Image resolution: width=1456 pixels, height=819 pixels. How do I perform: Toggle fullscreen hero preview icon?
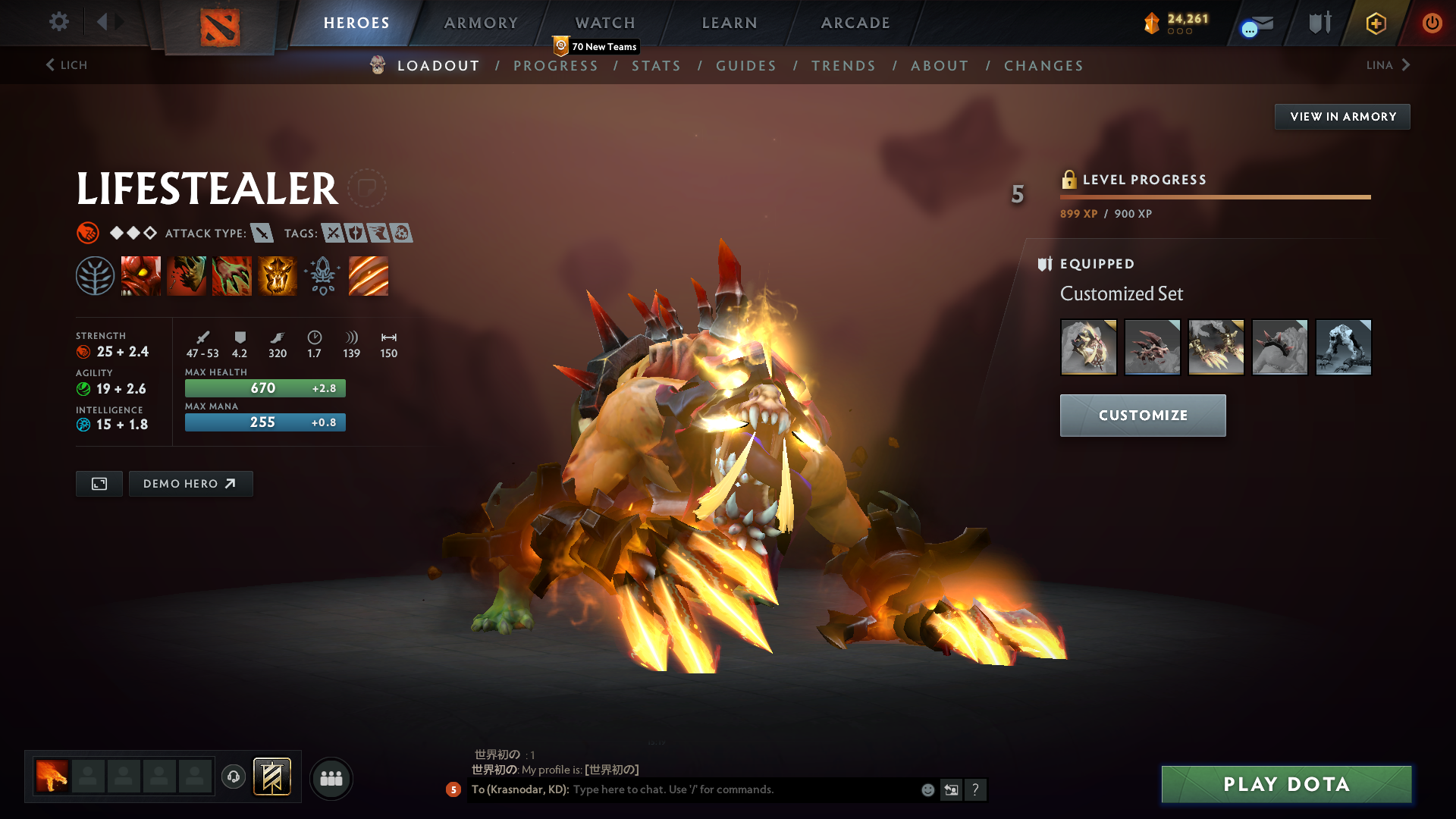coord(98,483)
